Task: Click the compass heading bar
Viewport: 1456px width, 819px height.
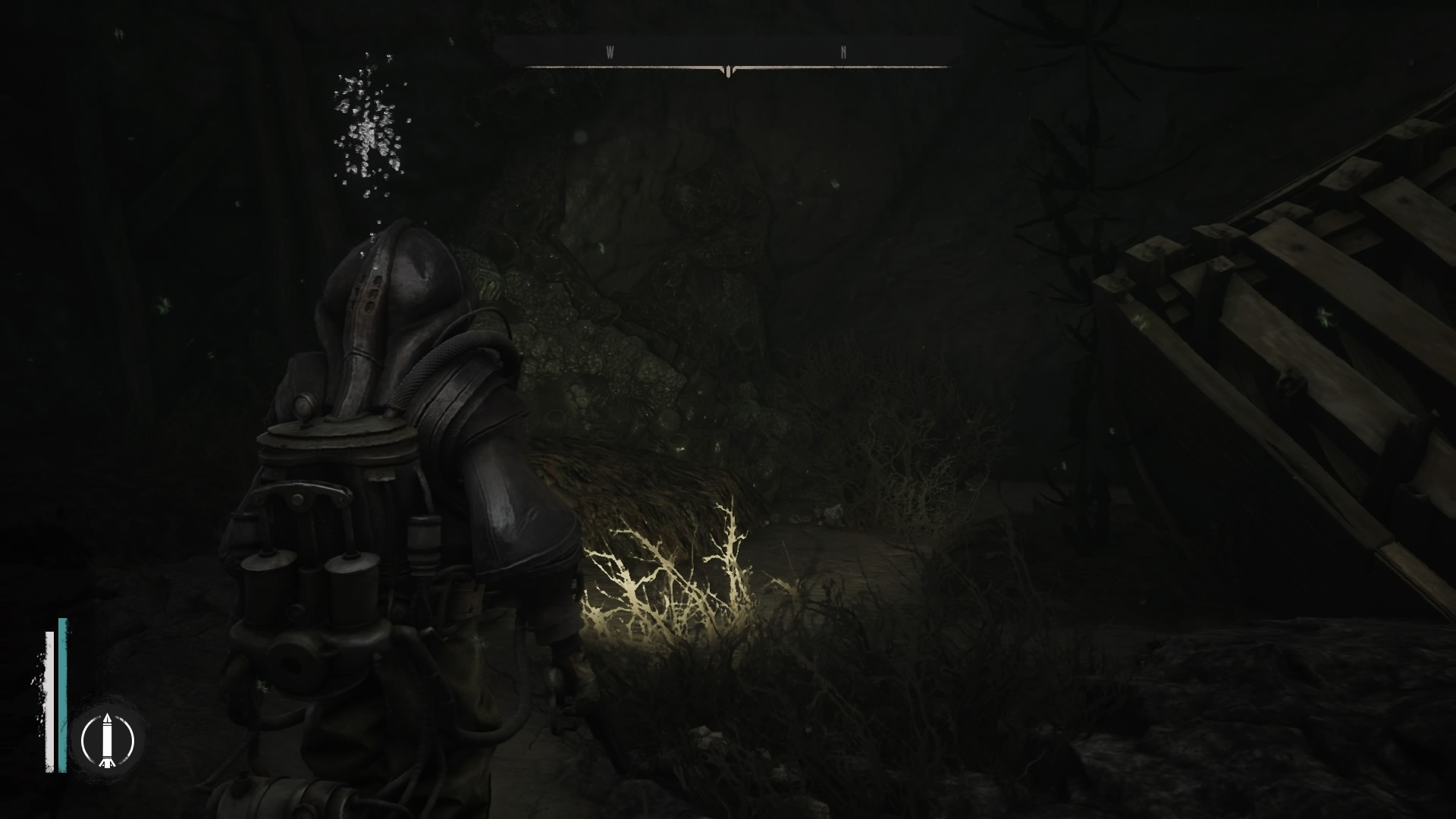Action: (728, 55)
